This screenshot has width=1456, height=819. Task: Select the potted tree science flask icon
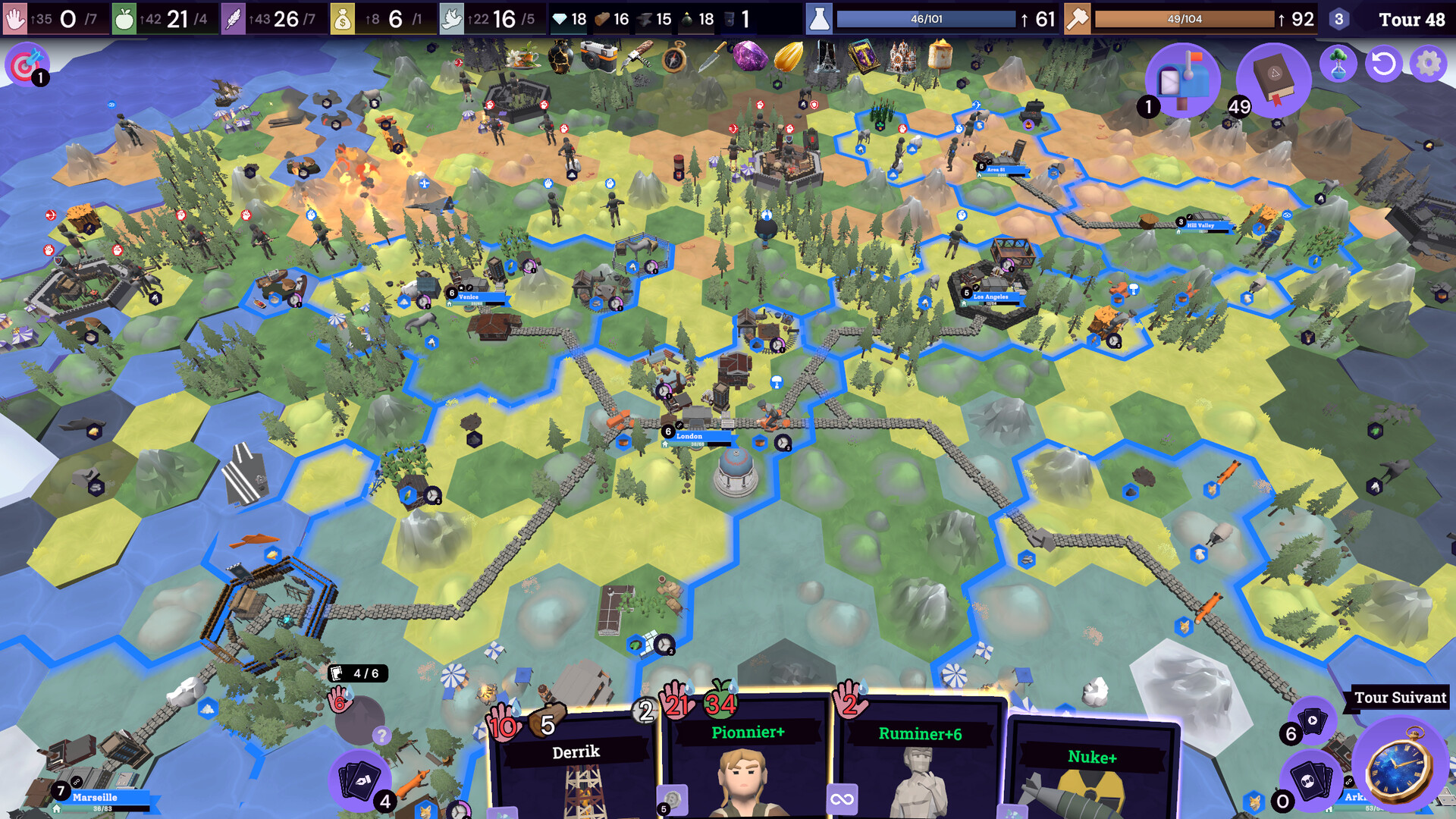click(x=1339, y=64)
